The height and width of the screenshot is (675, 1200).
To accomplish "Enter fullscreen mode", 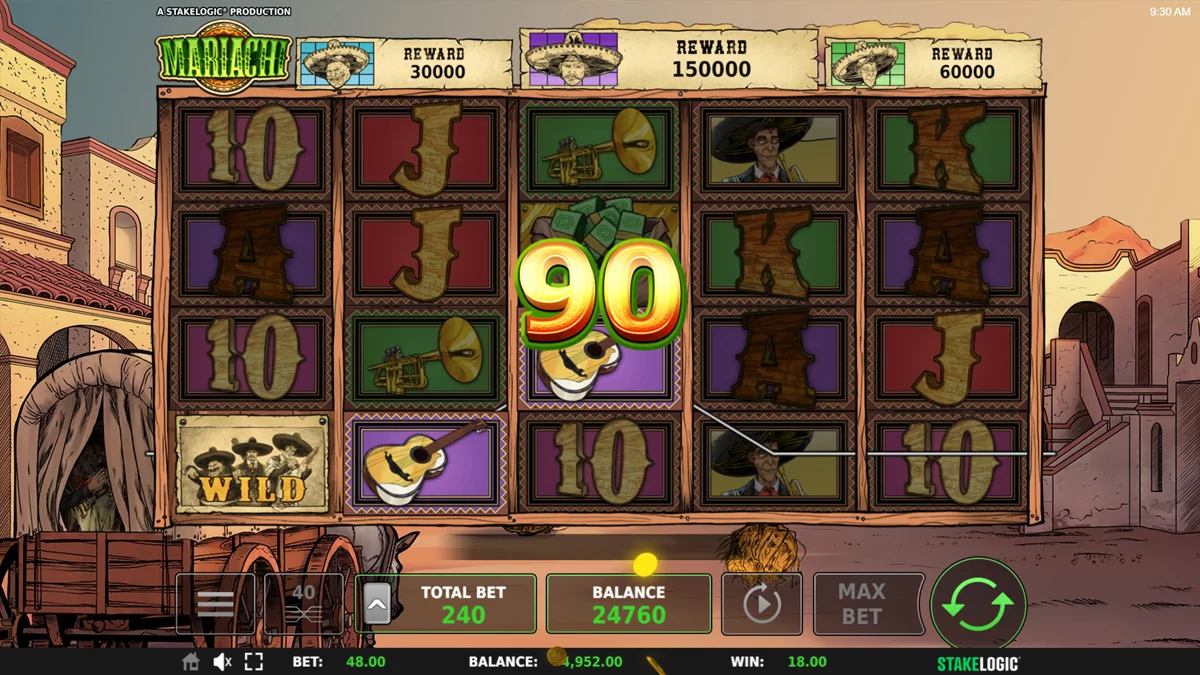I will coord(254,662).
